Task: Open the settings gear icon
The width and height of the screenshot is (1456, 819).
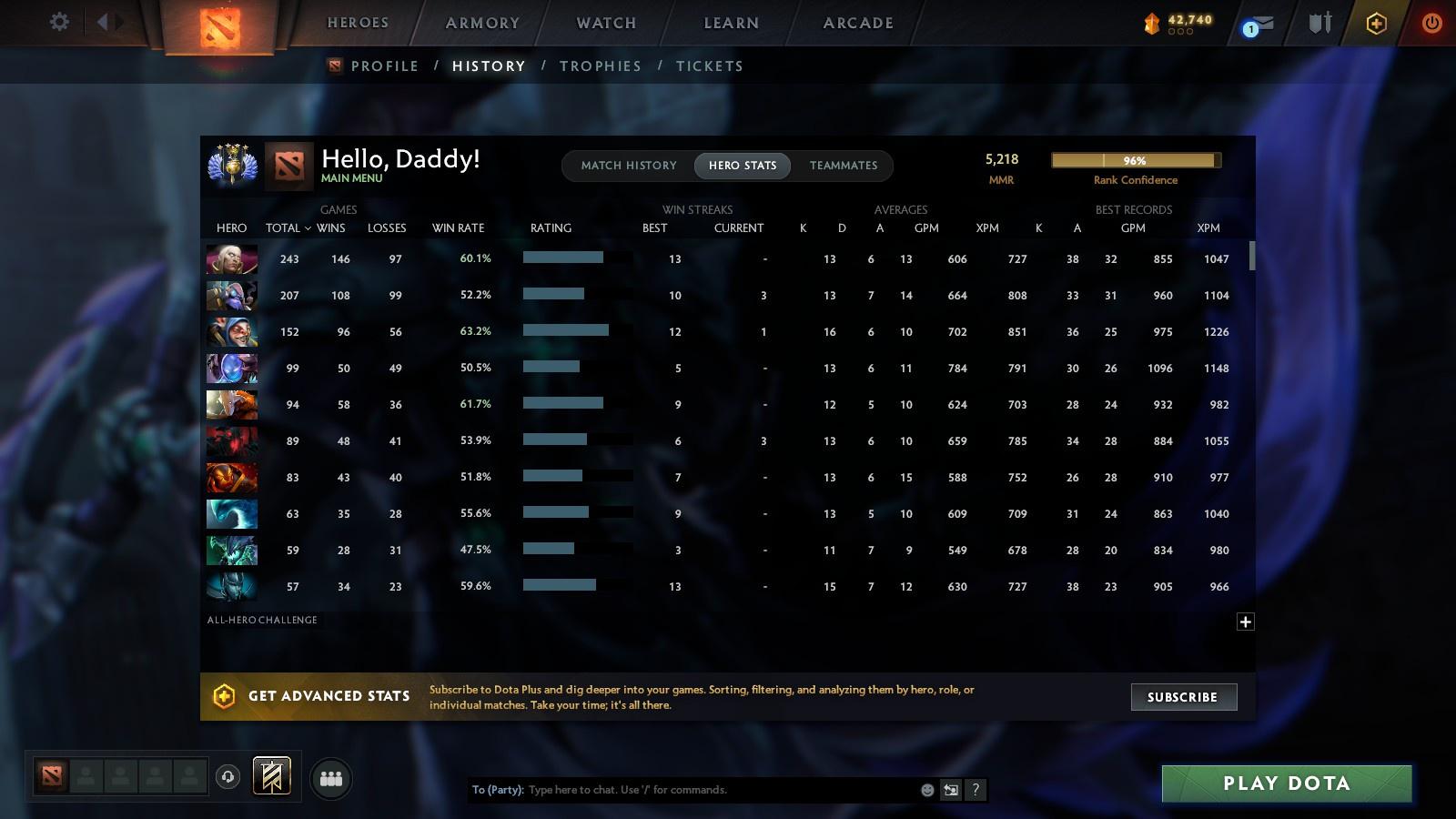Action: 59,23
